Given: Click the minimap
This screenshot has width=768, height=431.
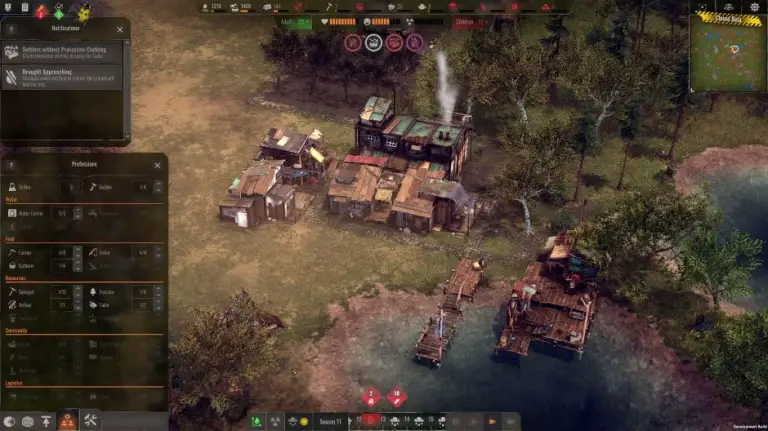Looking at the screenshot, I should pos(727,55).
